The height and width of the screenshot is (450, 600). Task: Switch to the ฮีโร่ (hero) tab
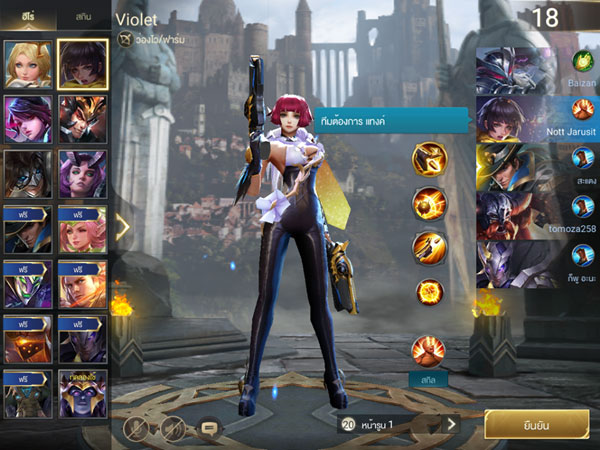(x=29, y=17)
